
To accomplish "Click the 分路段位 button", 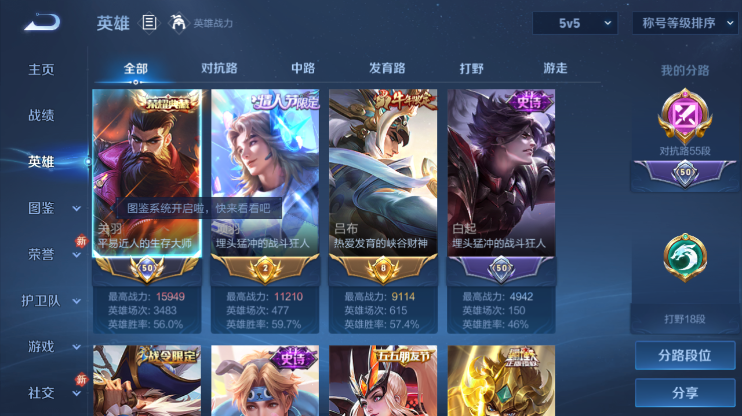I will (685, 355).
